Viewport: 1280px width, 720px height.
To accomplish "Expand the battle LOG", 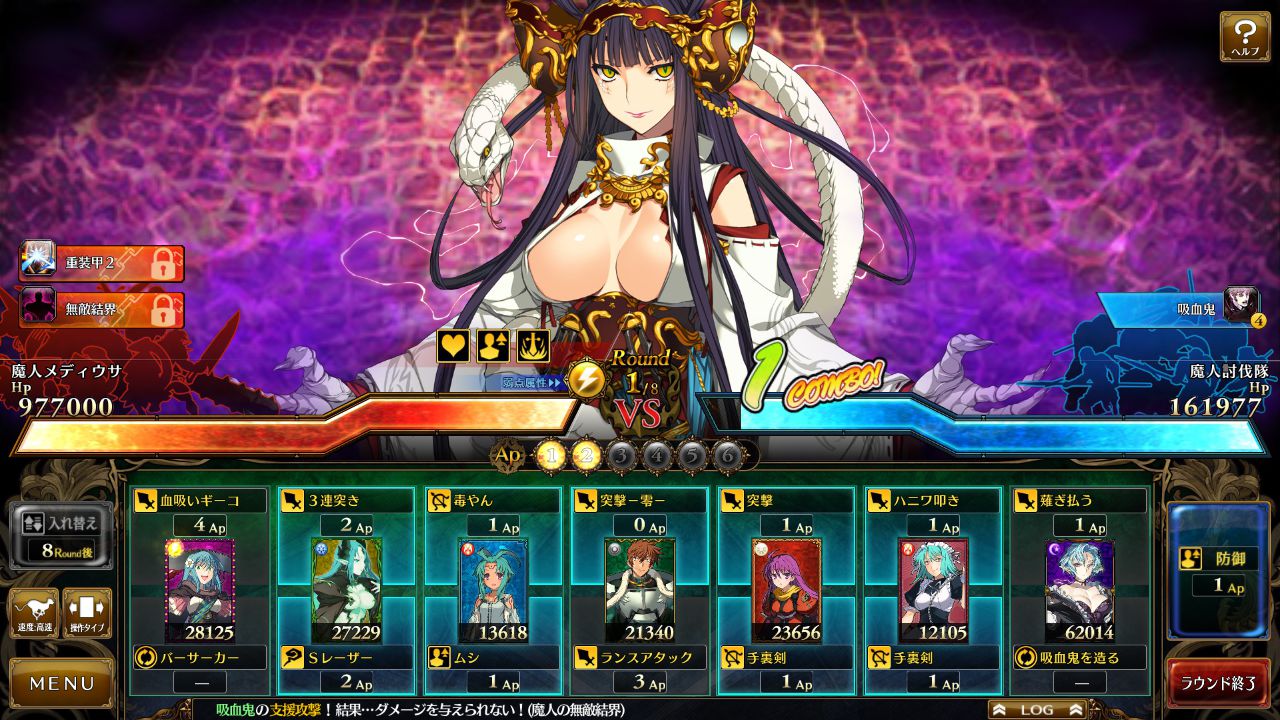I will 1037,709.
